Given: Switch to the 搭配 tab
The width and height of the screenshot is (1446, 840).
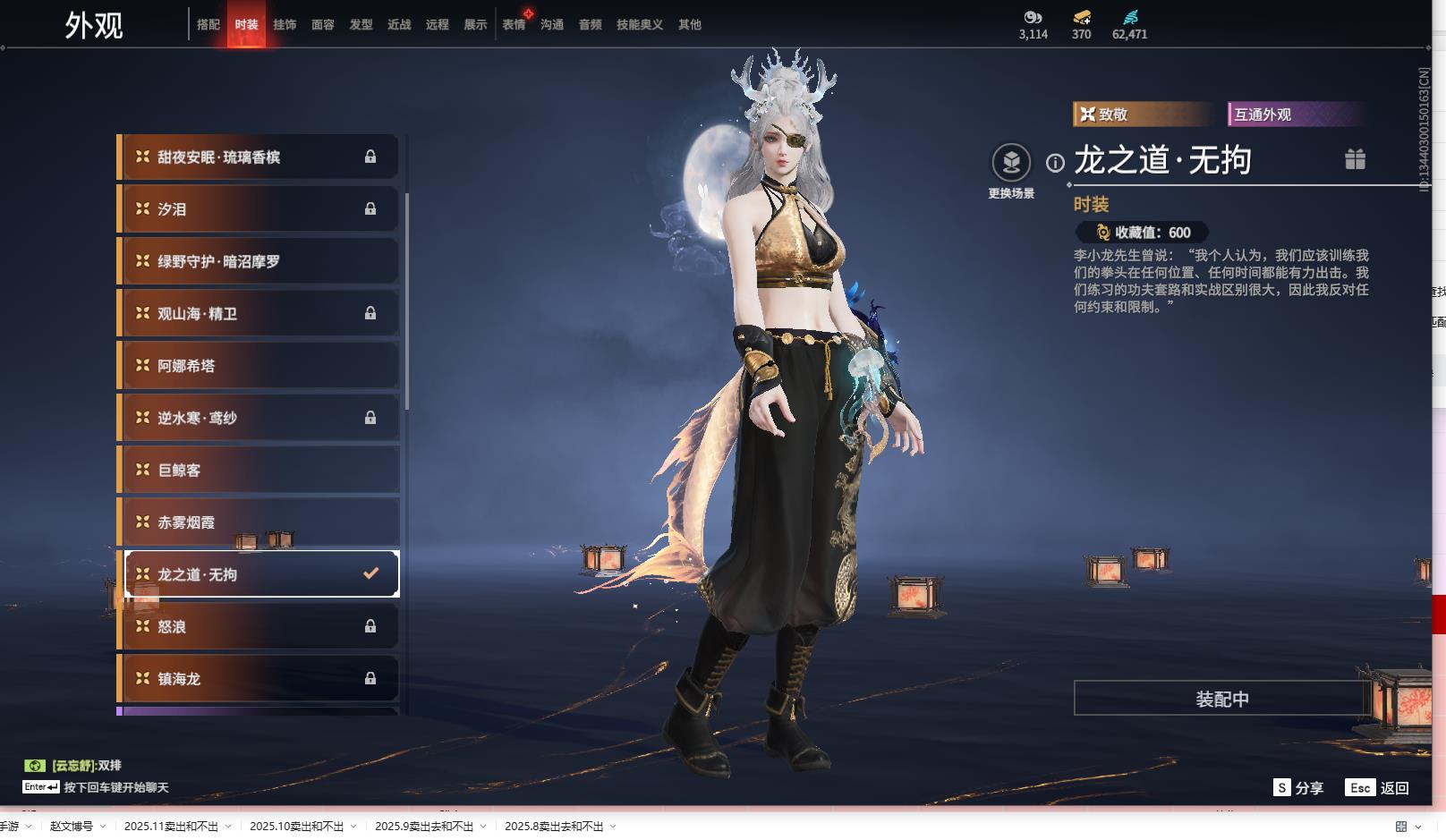Looking at the screenshot, I should [x=208, y=25].
